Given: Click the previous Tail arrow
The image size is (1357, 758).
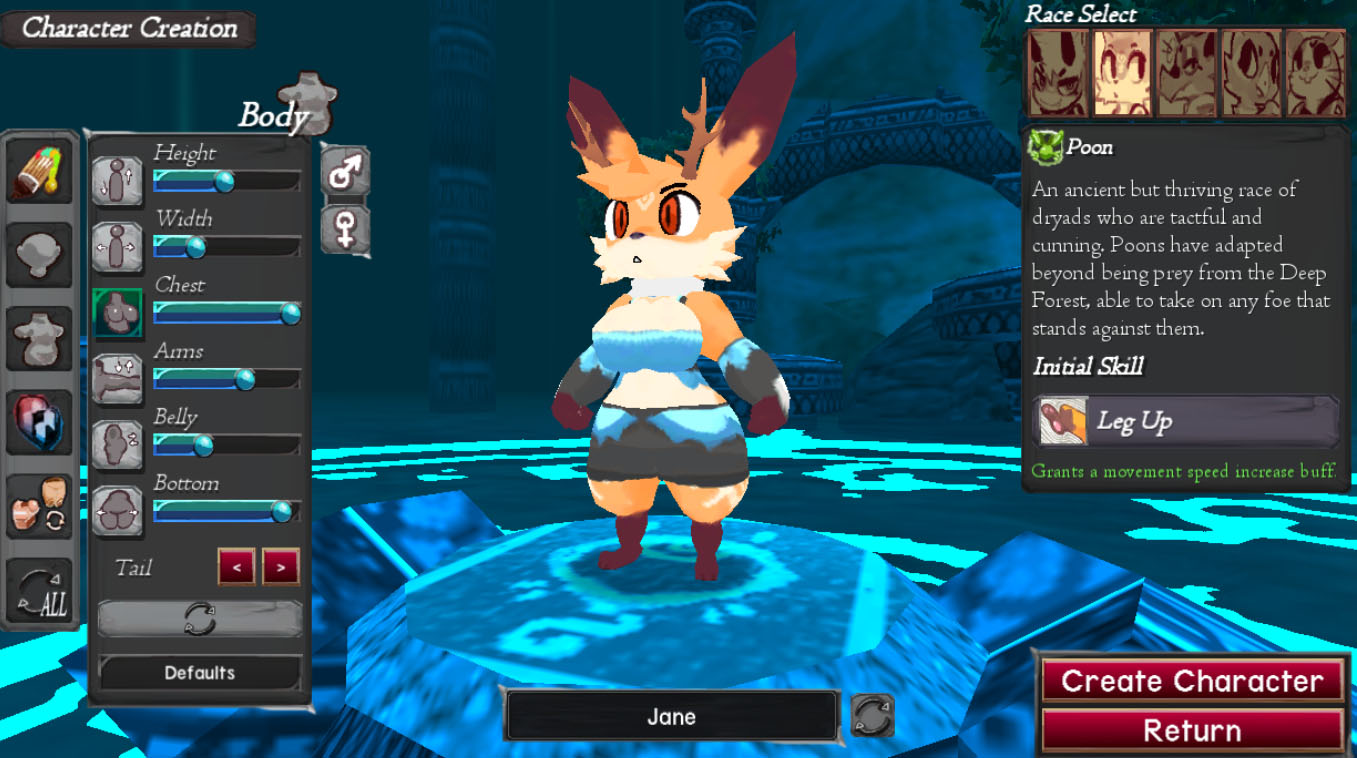Looking at the screenshot, I should 236,567.
